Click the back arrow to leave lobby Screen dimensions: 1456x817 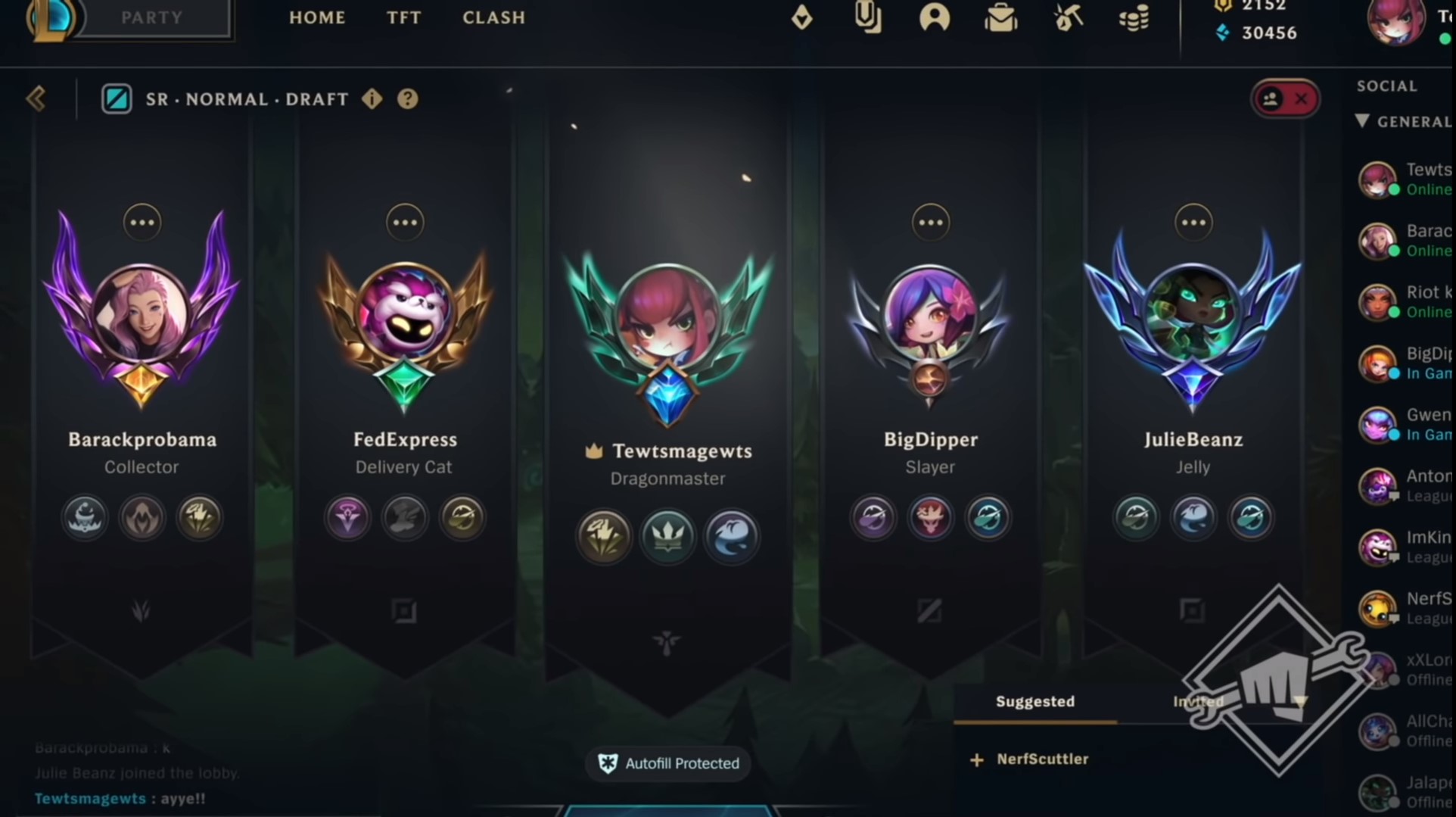point(35,98)
